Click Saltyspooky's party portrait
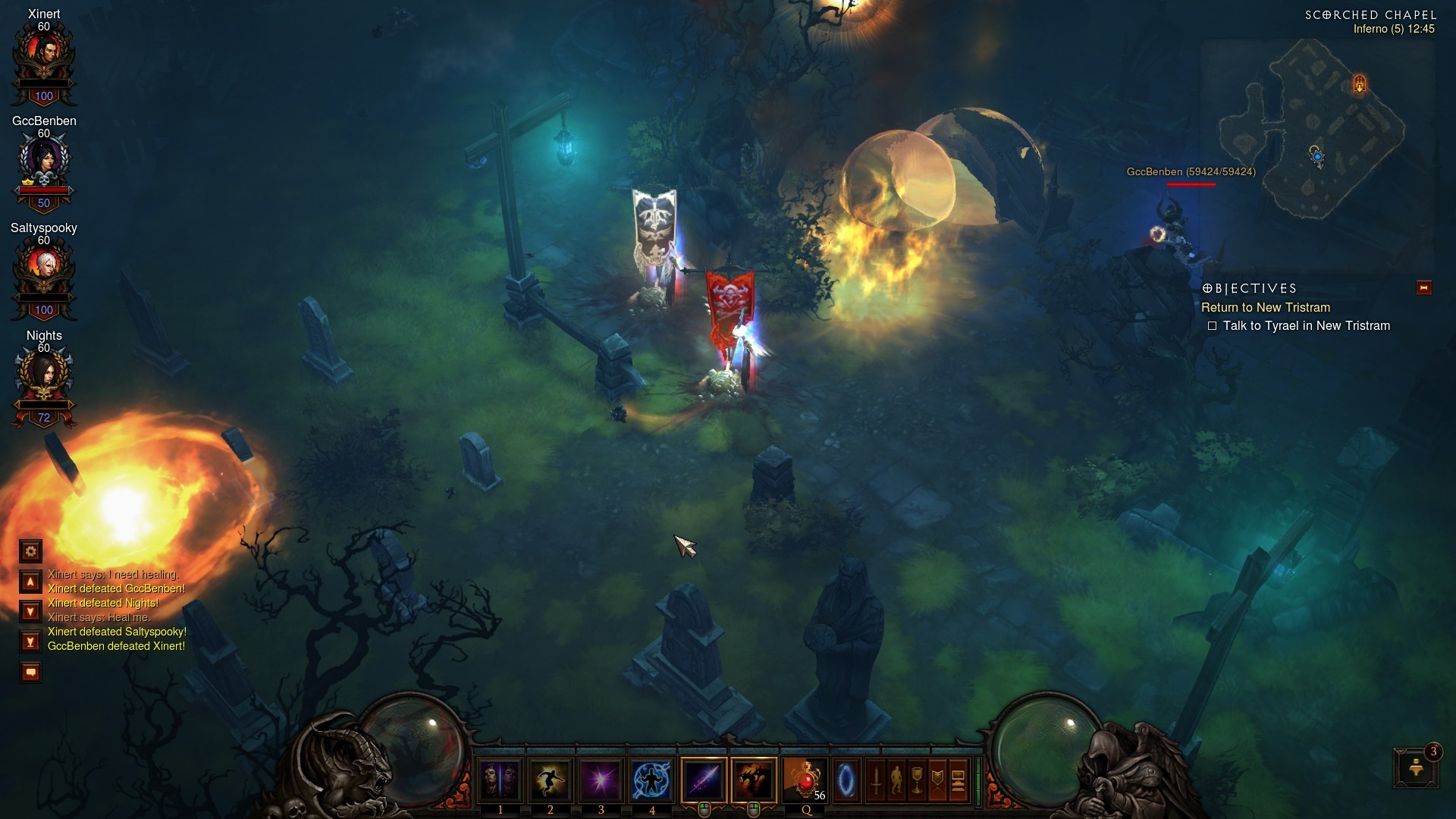Screen dimensions: 1456x819 pos(43,267)
